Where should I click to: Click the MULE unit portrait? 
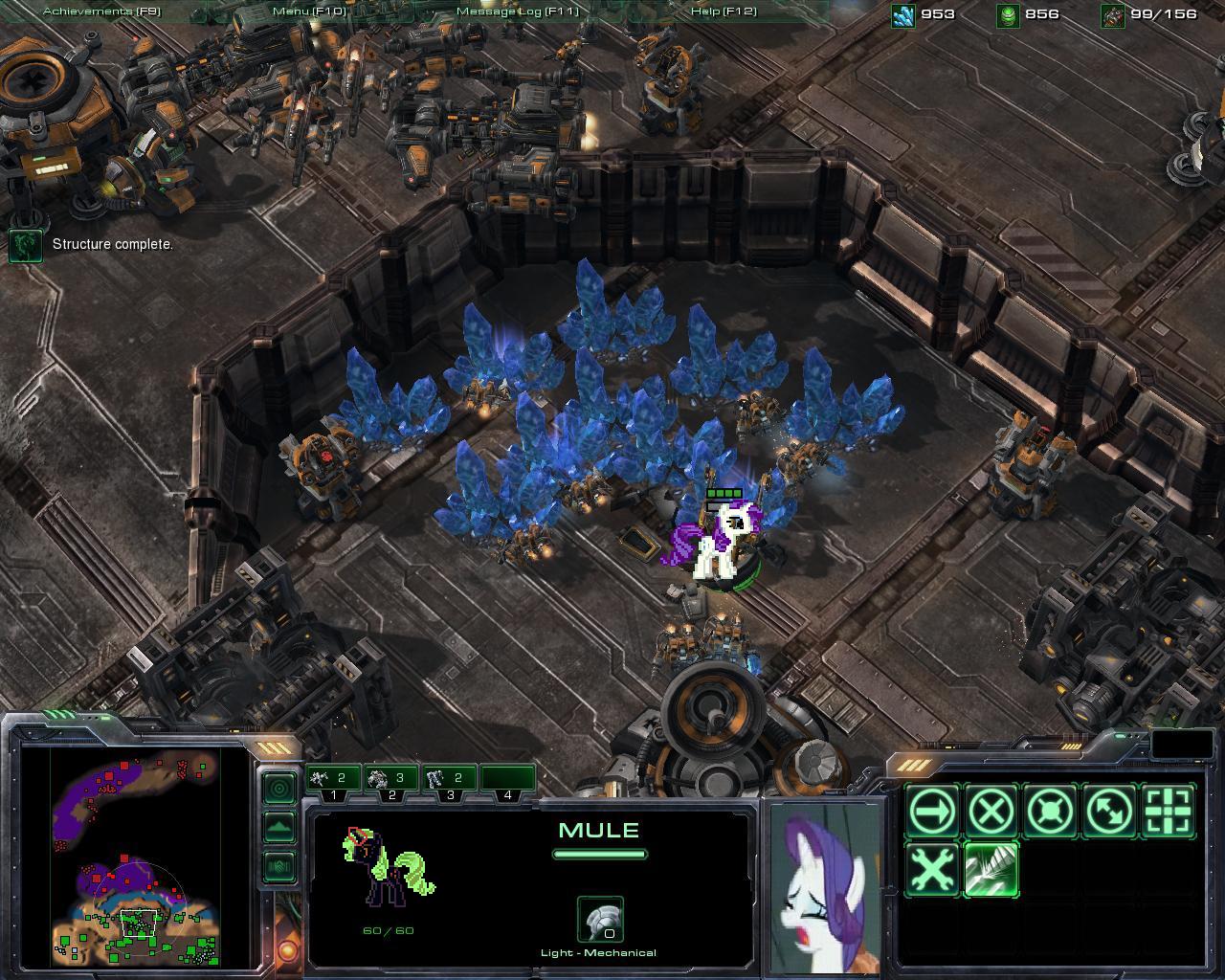click(826, 886)
